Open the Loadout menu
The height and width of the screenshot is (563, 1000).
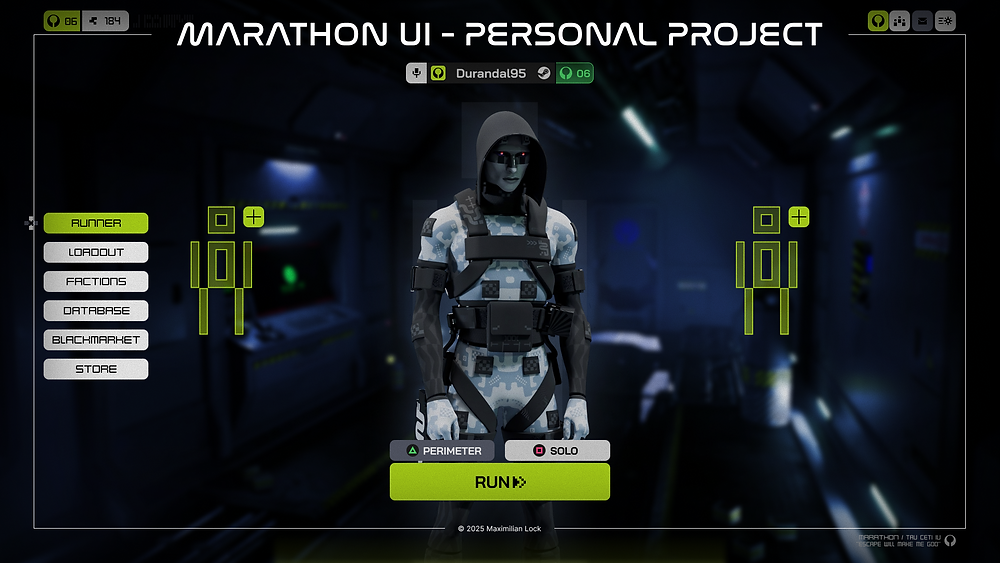(x=96, y=252)
